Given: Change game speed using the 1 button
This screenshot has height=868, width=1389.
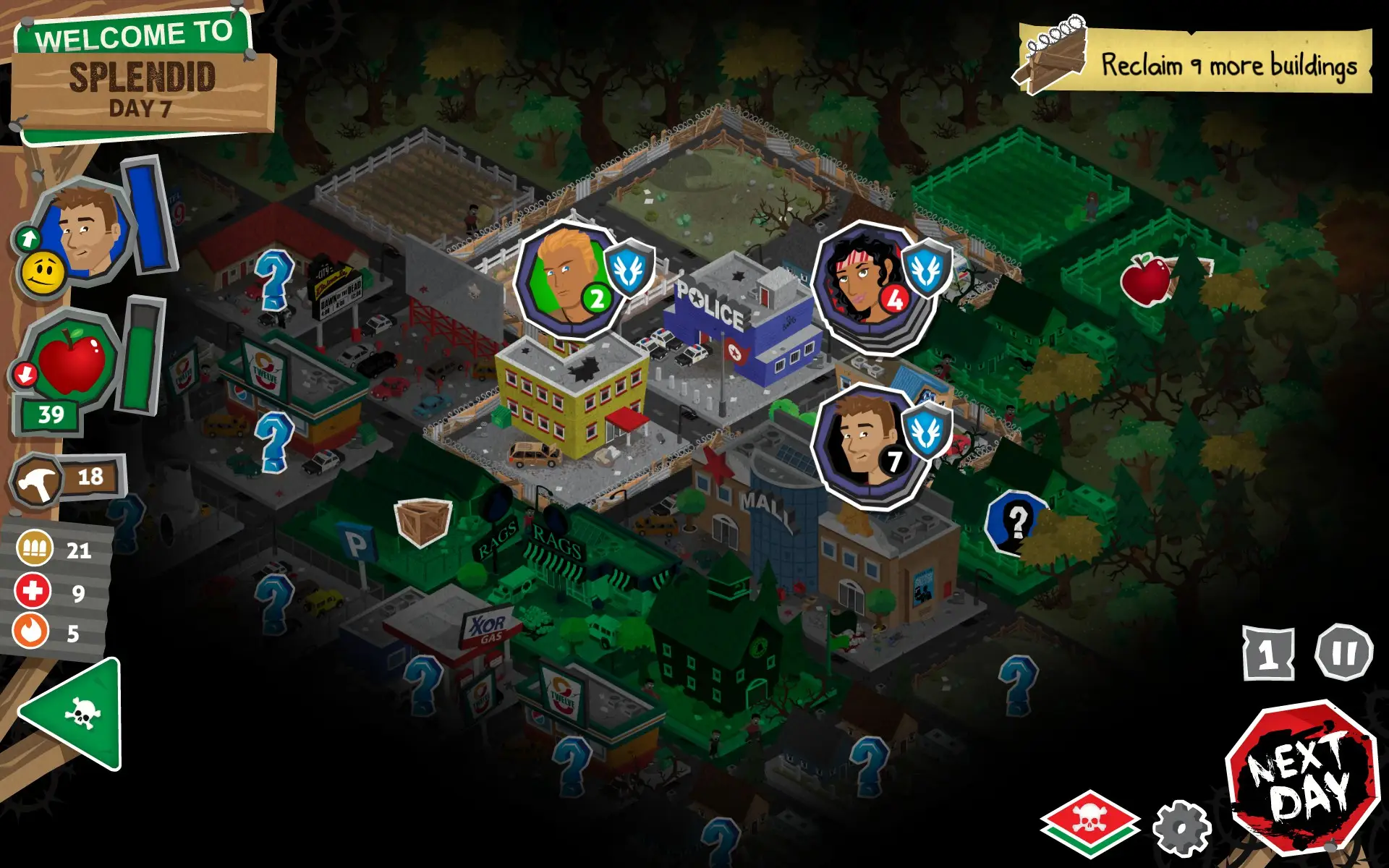Looking at the screenshot, I should pos(1268,654).
